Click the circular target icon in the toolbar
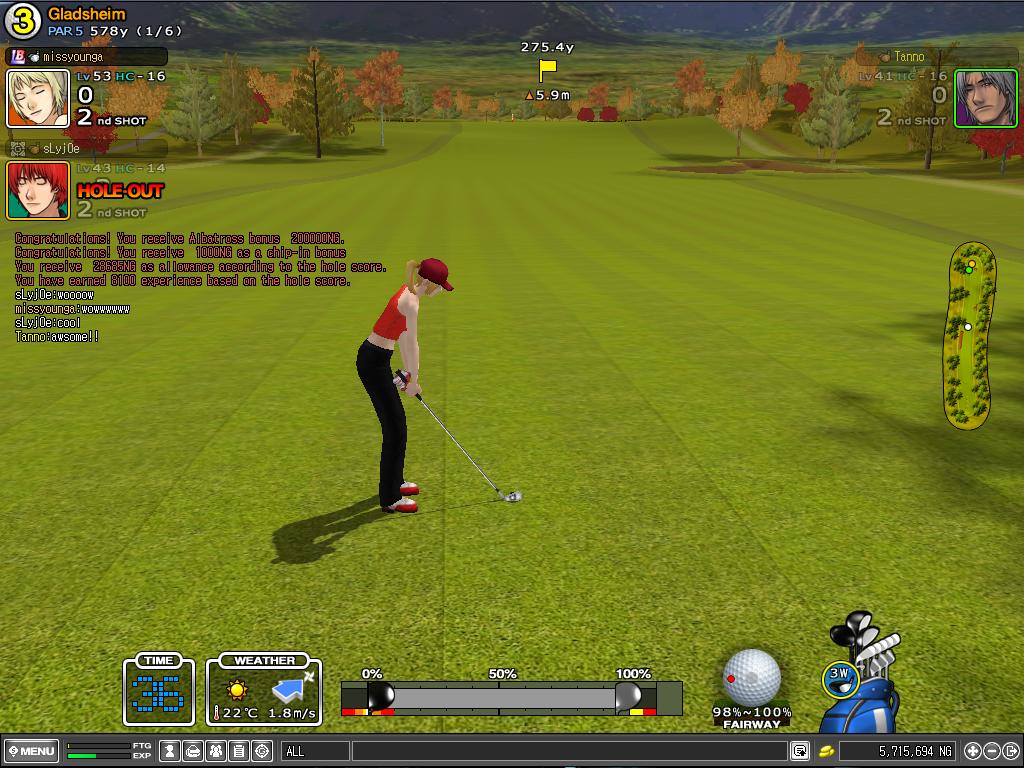 point(262,751)
